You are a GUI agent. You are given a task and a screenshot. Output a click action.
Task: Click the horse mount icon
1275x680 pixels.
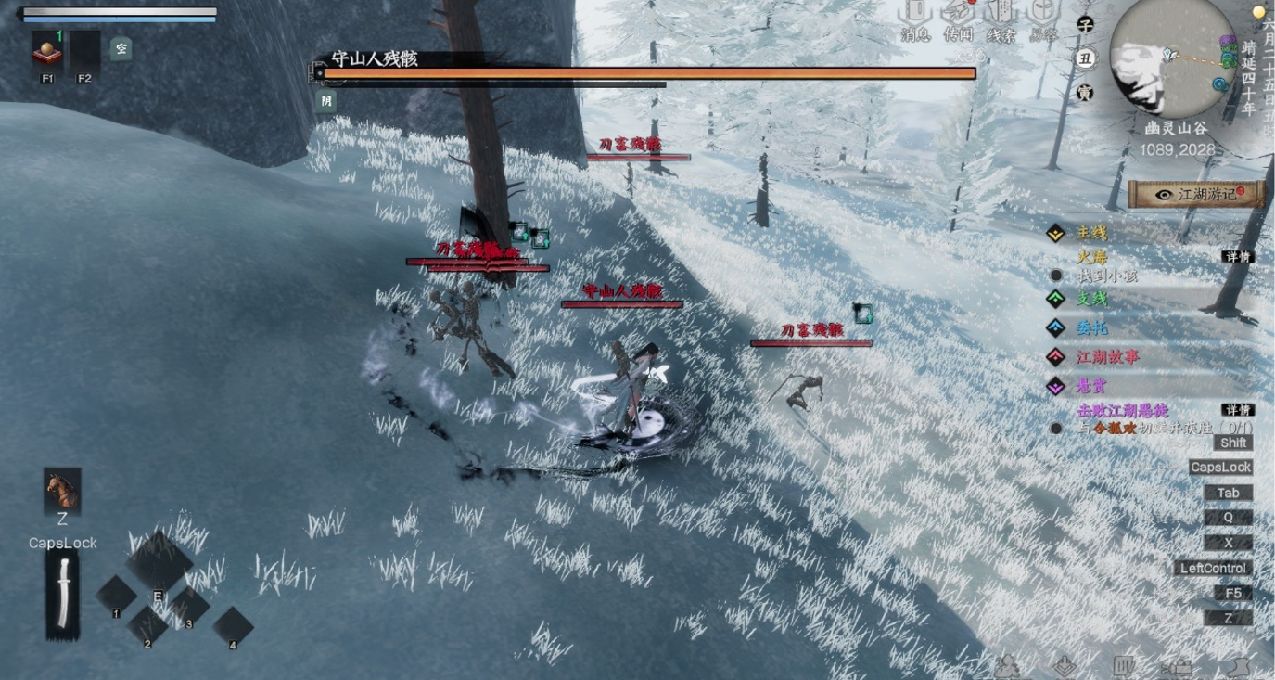[62, 490]
